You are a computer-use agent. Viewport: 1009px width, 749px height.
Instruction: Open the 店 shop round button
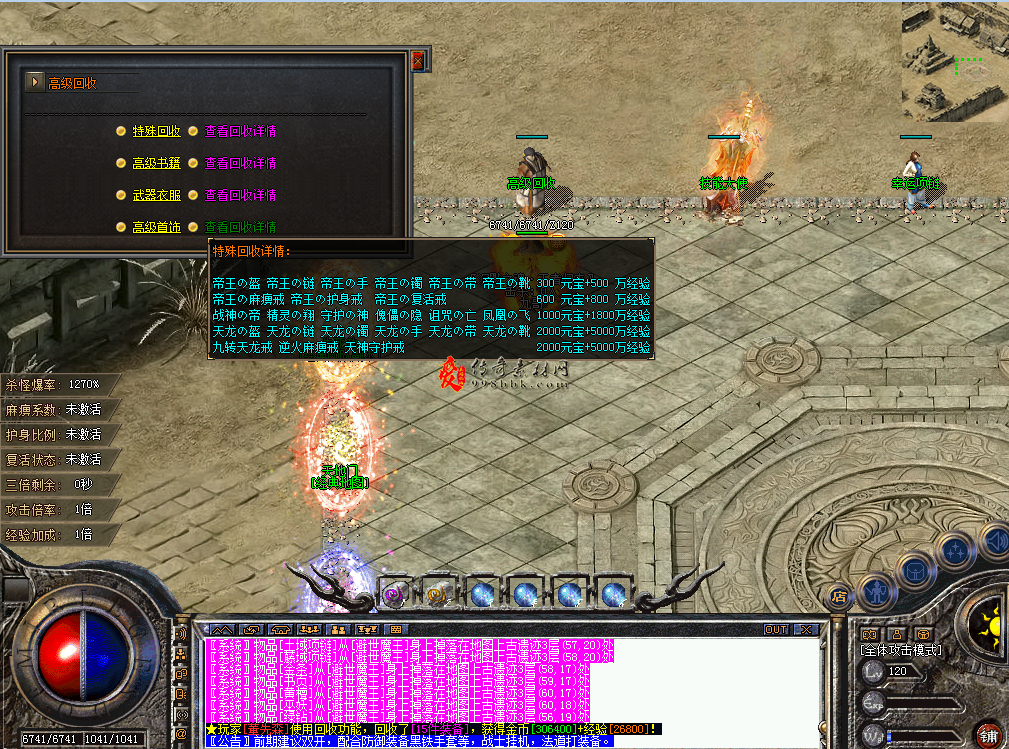click(839, 597)
